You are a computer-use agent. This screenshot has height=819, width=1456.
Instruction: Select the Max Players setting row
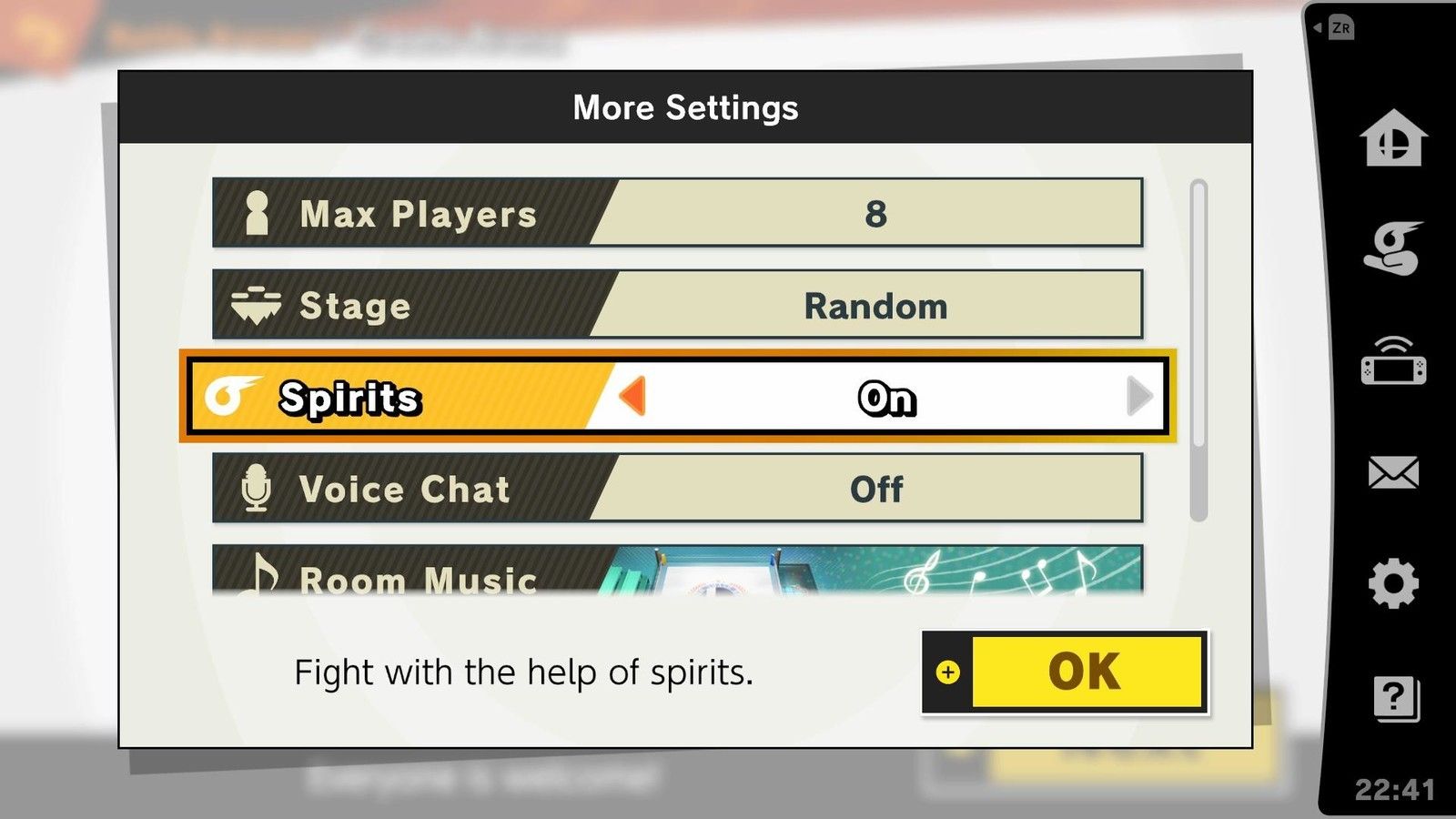[x=677, y=213]
